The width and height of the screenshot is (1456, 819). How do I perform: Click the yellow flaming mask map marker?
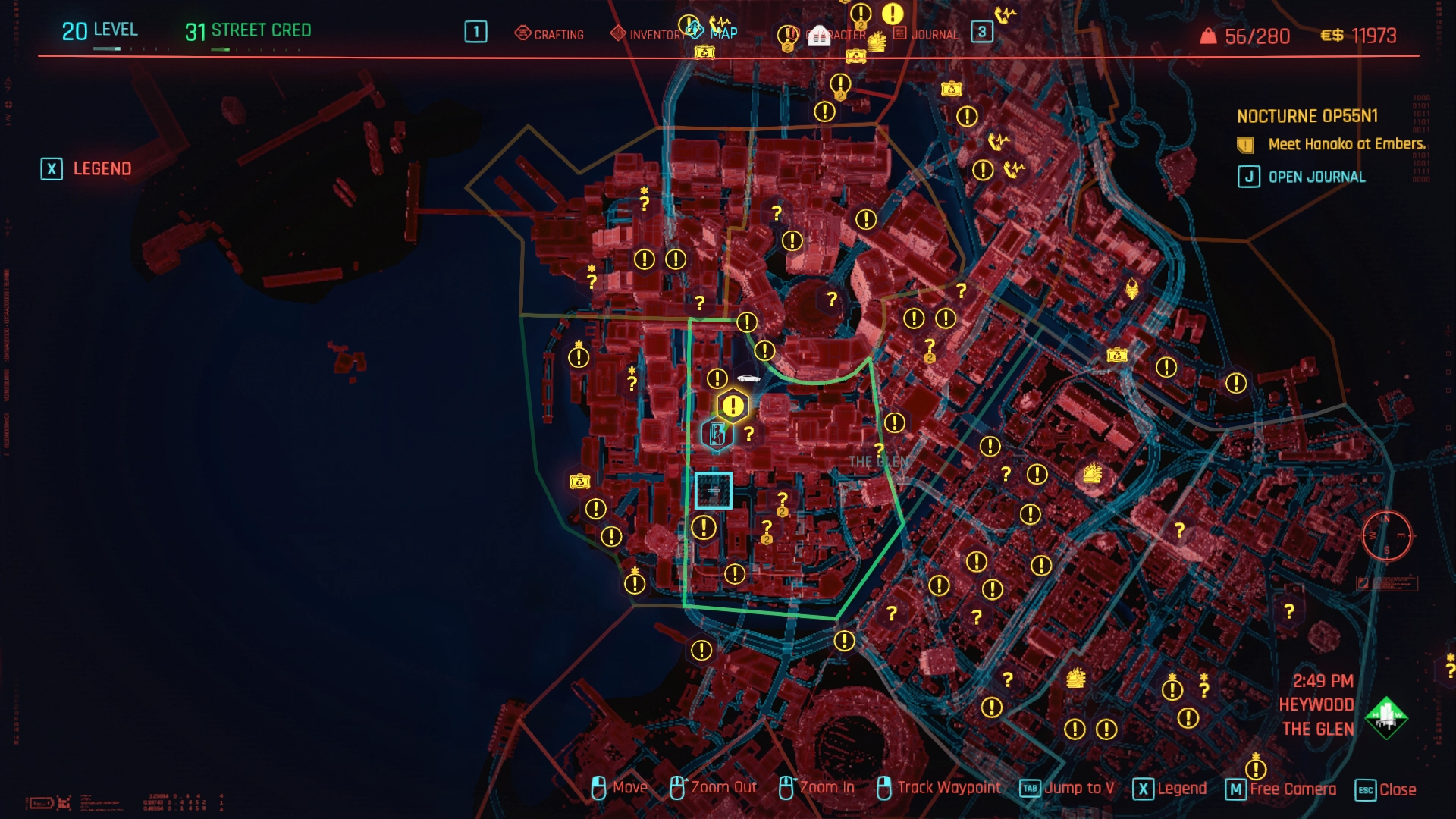click(x=1131, y=289)
